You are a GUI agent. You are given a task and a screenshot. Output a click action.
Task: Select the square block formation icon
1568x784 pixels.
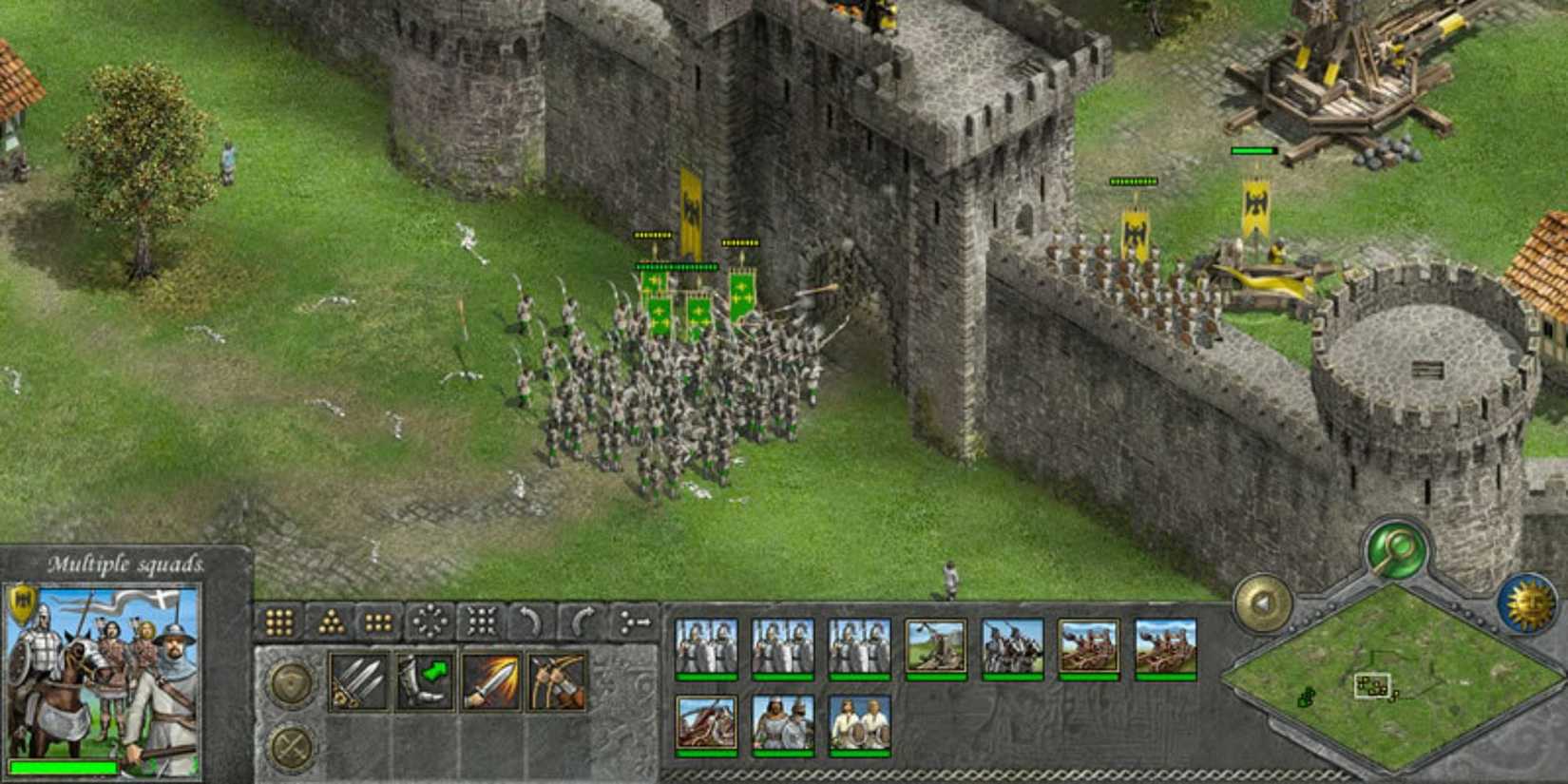click(x=277, y=621)
